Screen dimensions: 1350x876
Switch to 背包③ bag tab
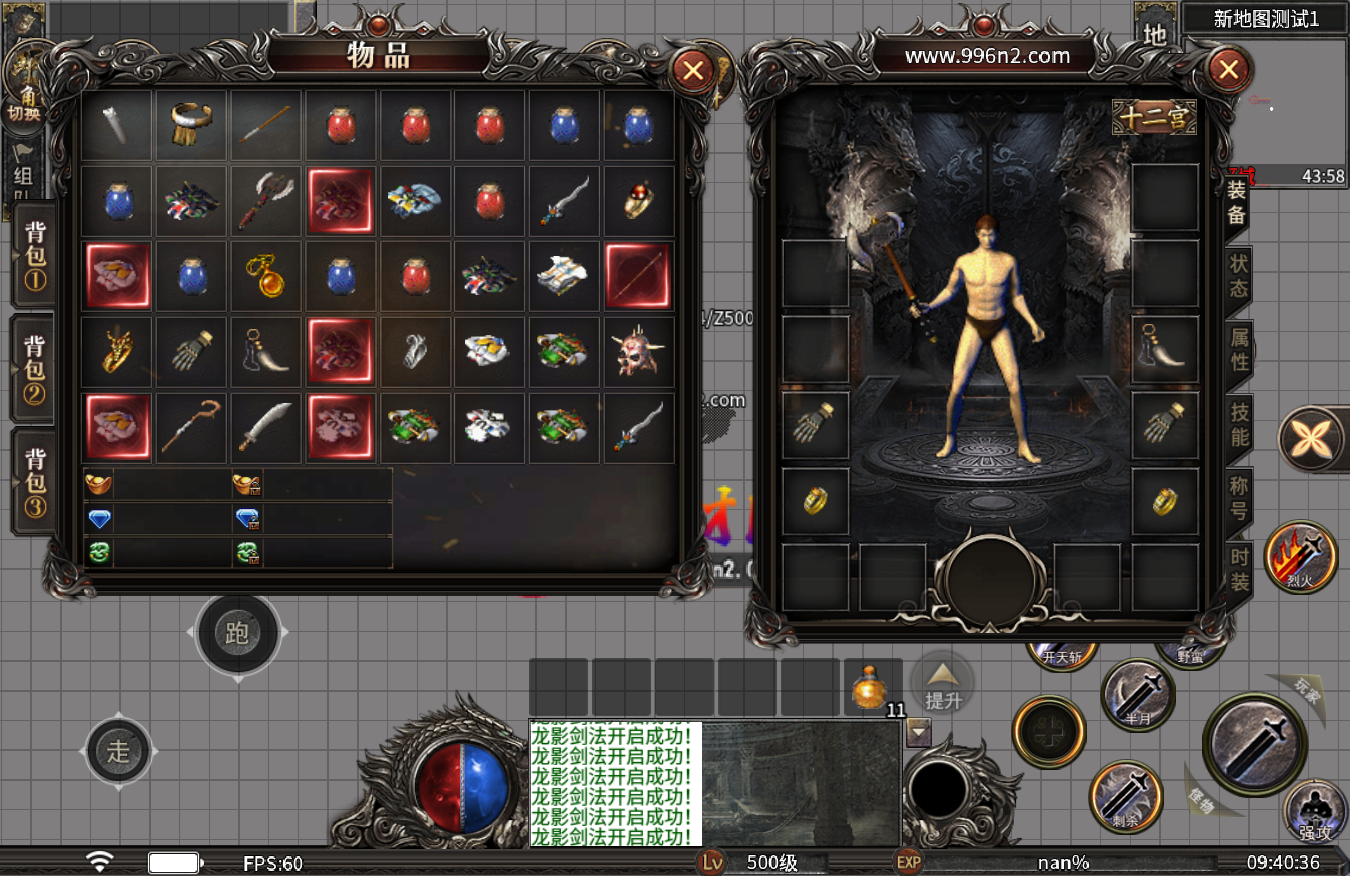click(x=35, y=483)
